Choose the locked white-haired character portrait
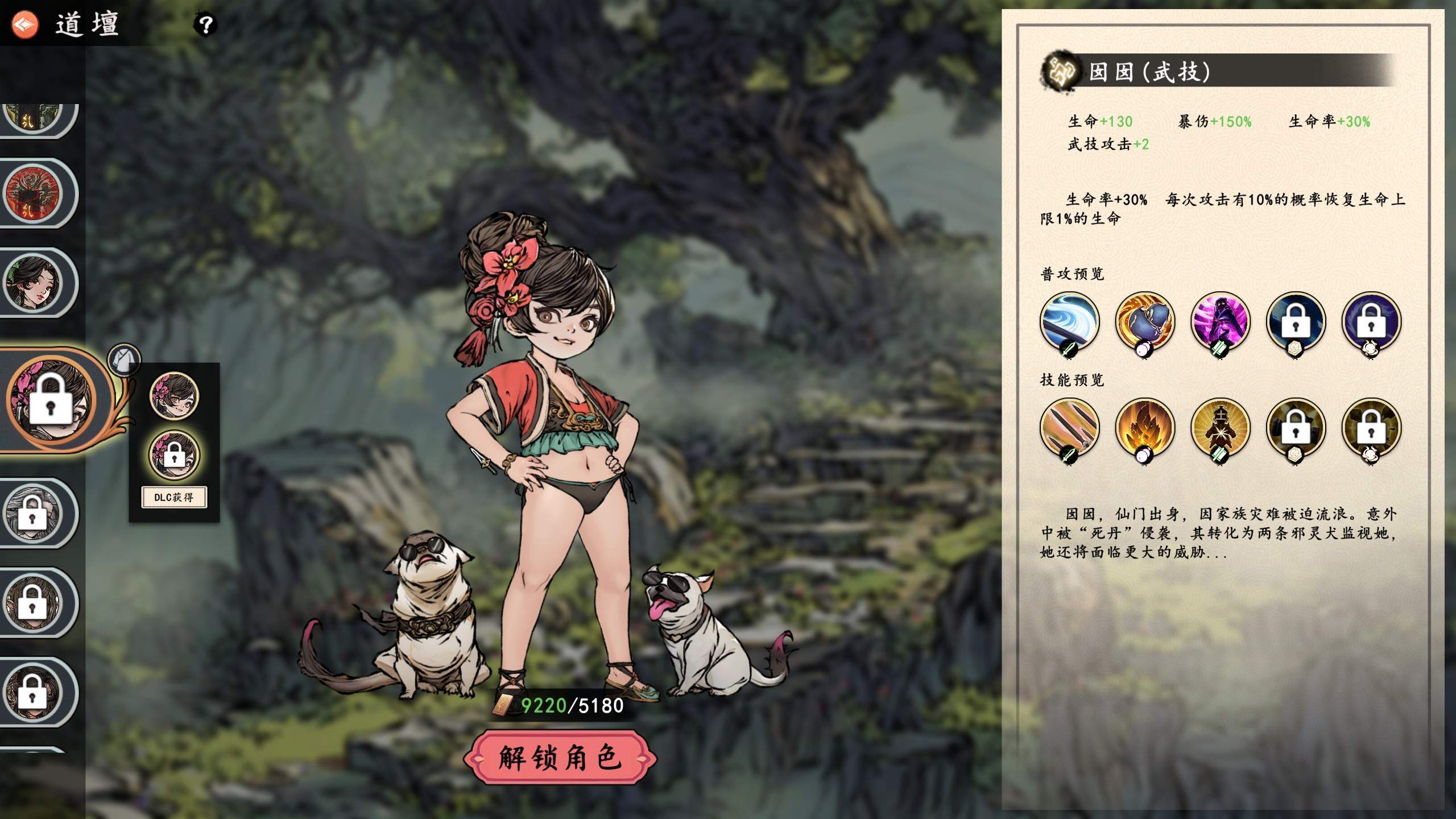Screen dimensions: 1456x819 pyautogui.click(x=33, y=514)
